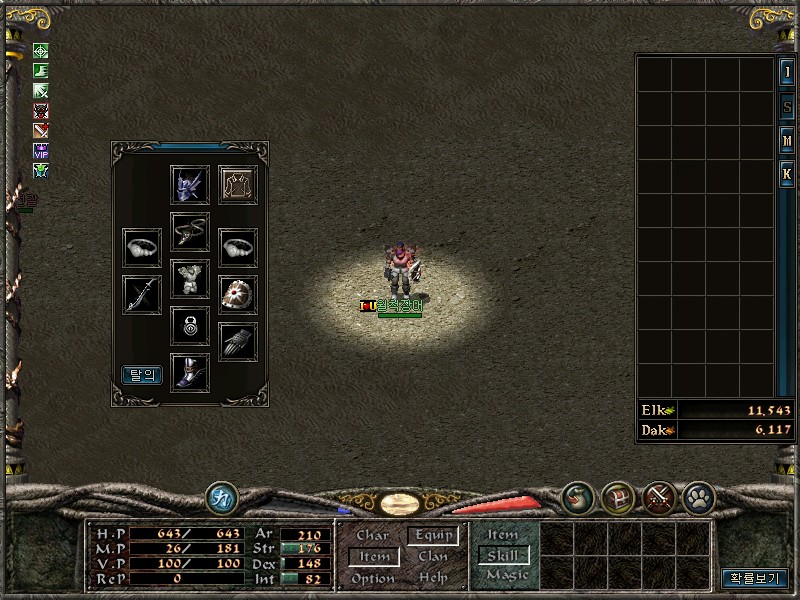The image size is (800, 600).
Task: Select the bow weapon slot
Action: 142,295
